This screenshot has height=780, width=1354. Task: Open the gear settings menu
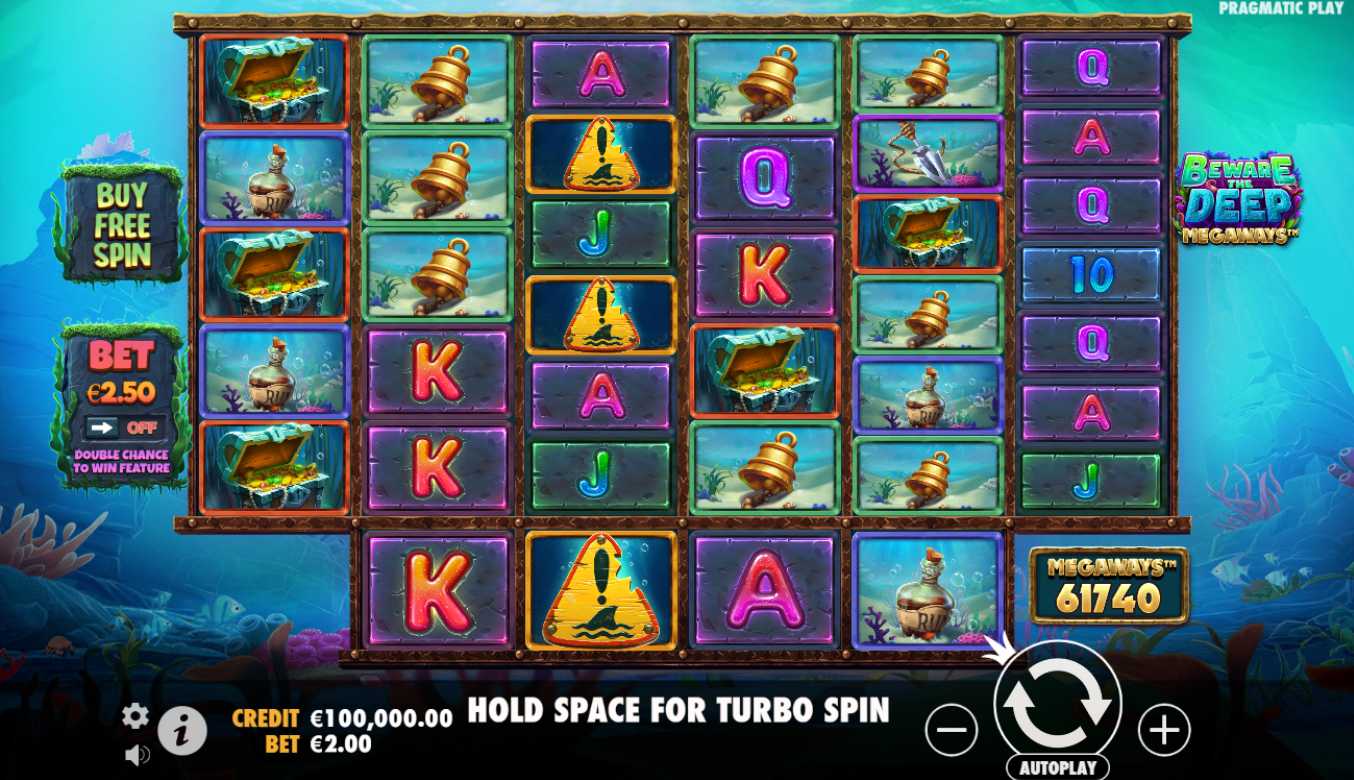(x=136, y=715)
